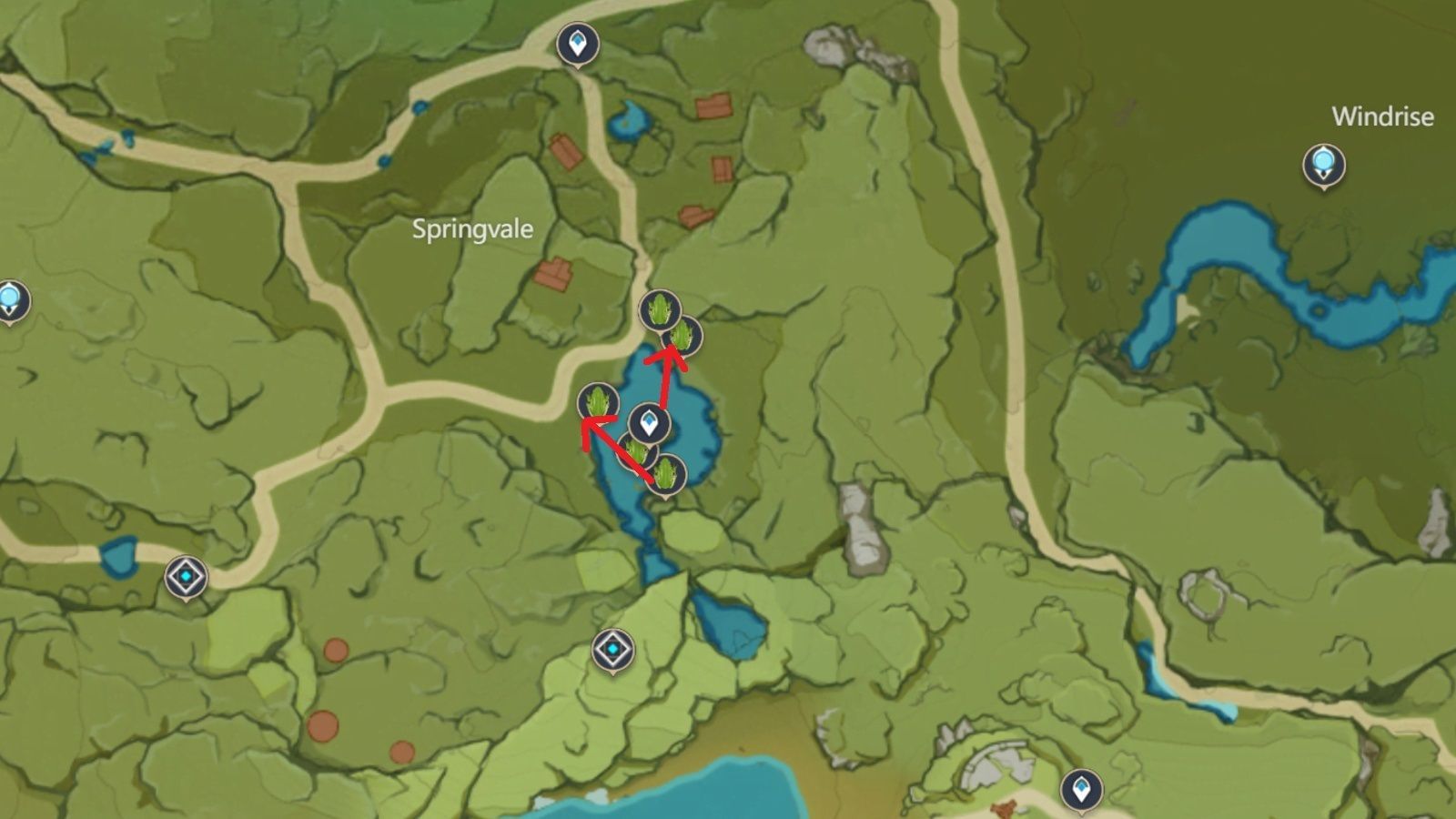Image resolution: width=1456 pixels, height=819 pixels.
Task: Open the teleport waypoint pin in the lake
Action: (x=649, y=421)
